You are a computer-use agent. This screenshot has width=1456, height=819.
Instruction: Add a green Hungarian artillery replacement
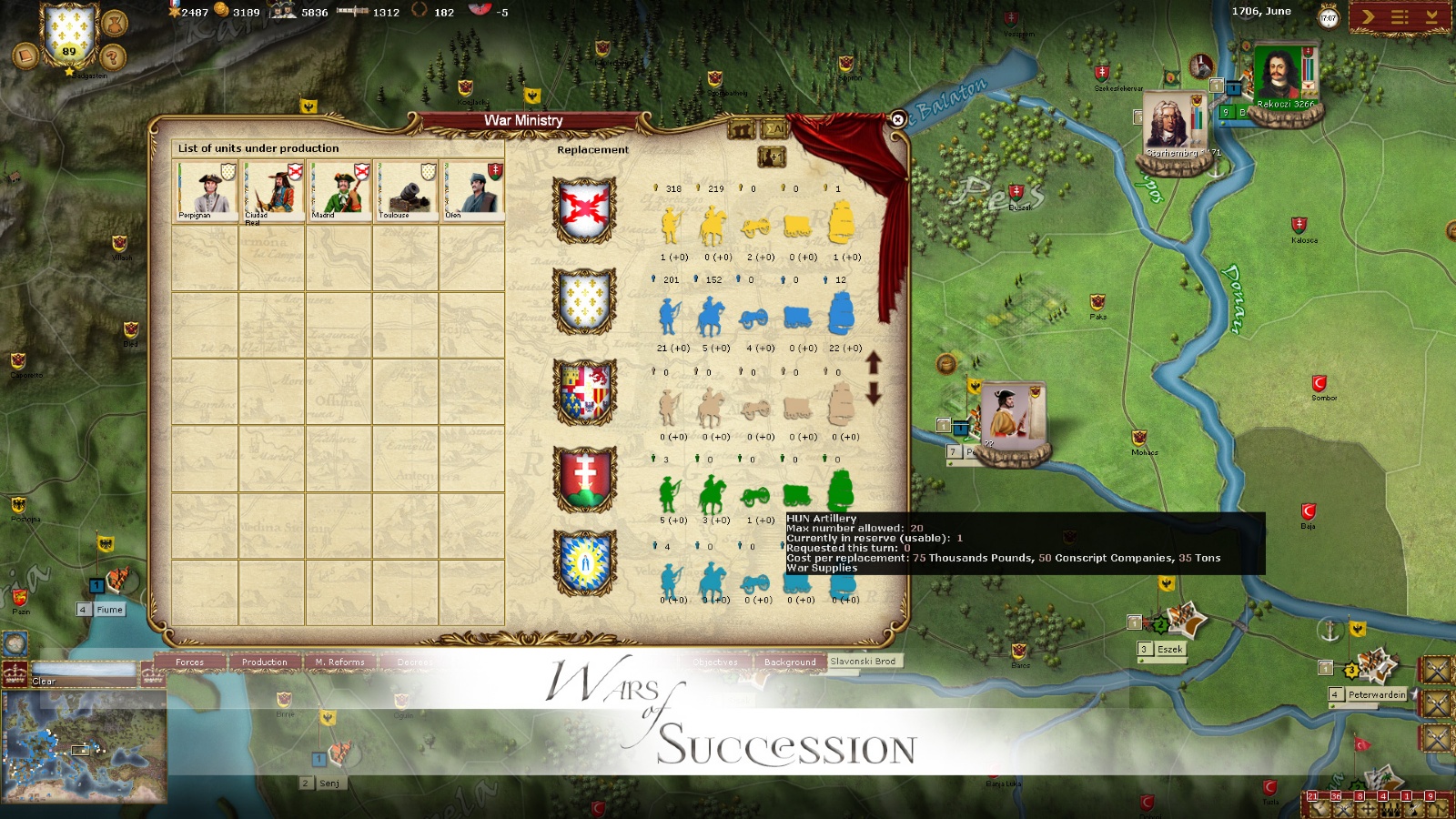753,496
